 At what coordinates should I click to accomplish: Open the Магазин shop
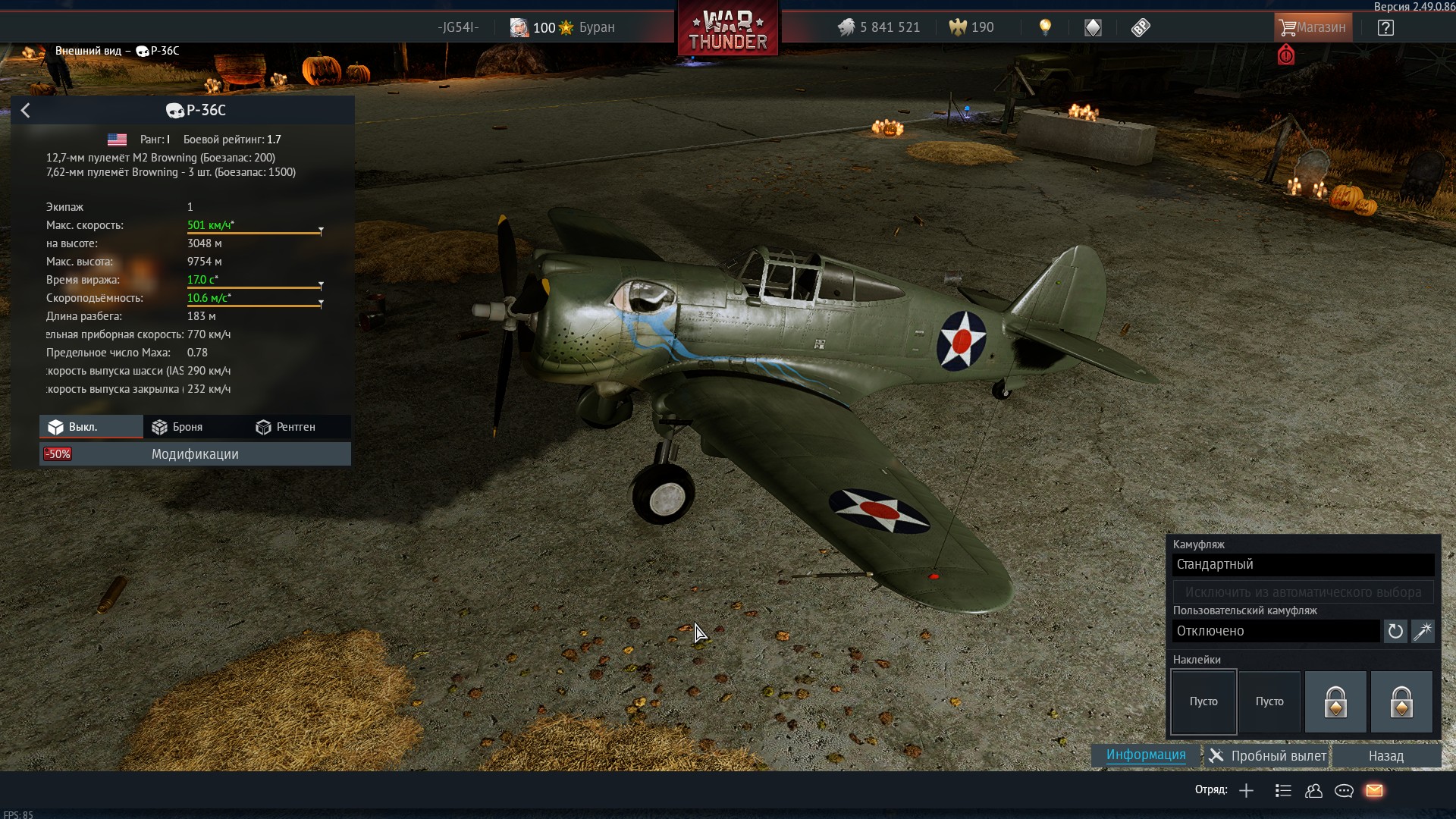[x=1313, y=27]
